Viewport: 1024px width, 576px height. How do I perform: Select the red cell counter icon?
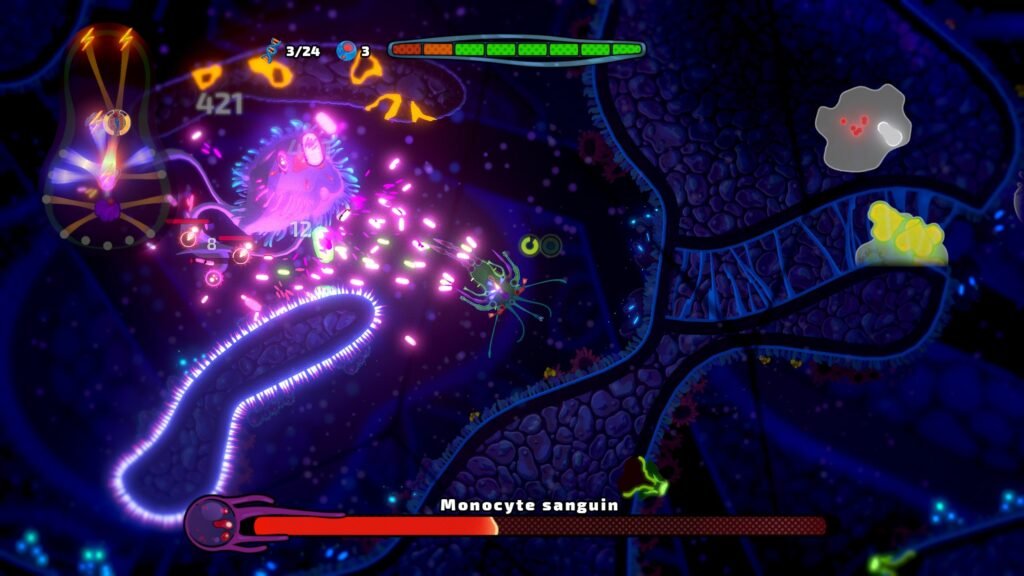tap(346, 50)
